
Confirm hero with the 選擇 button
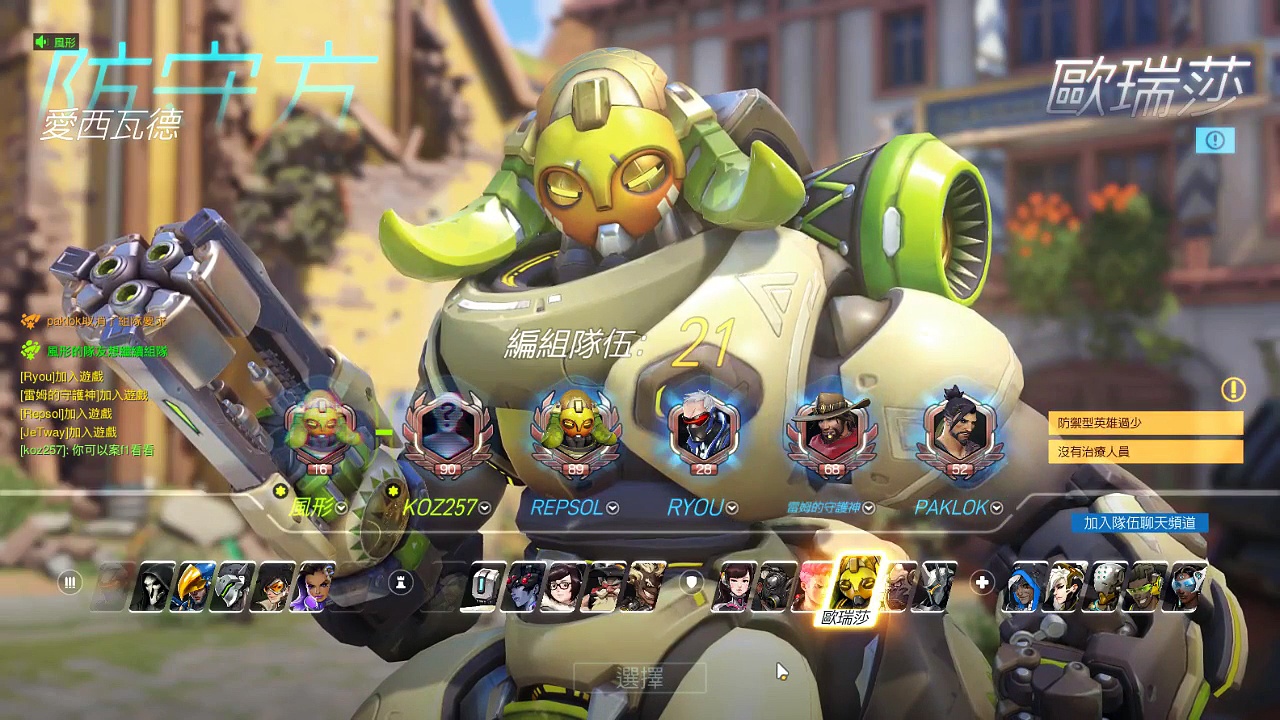(x=640, y=679)
